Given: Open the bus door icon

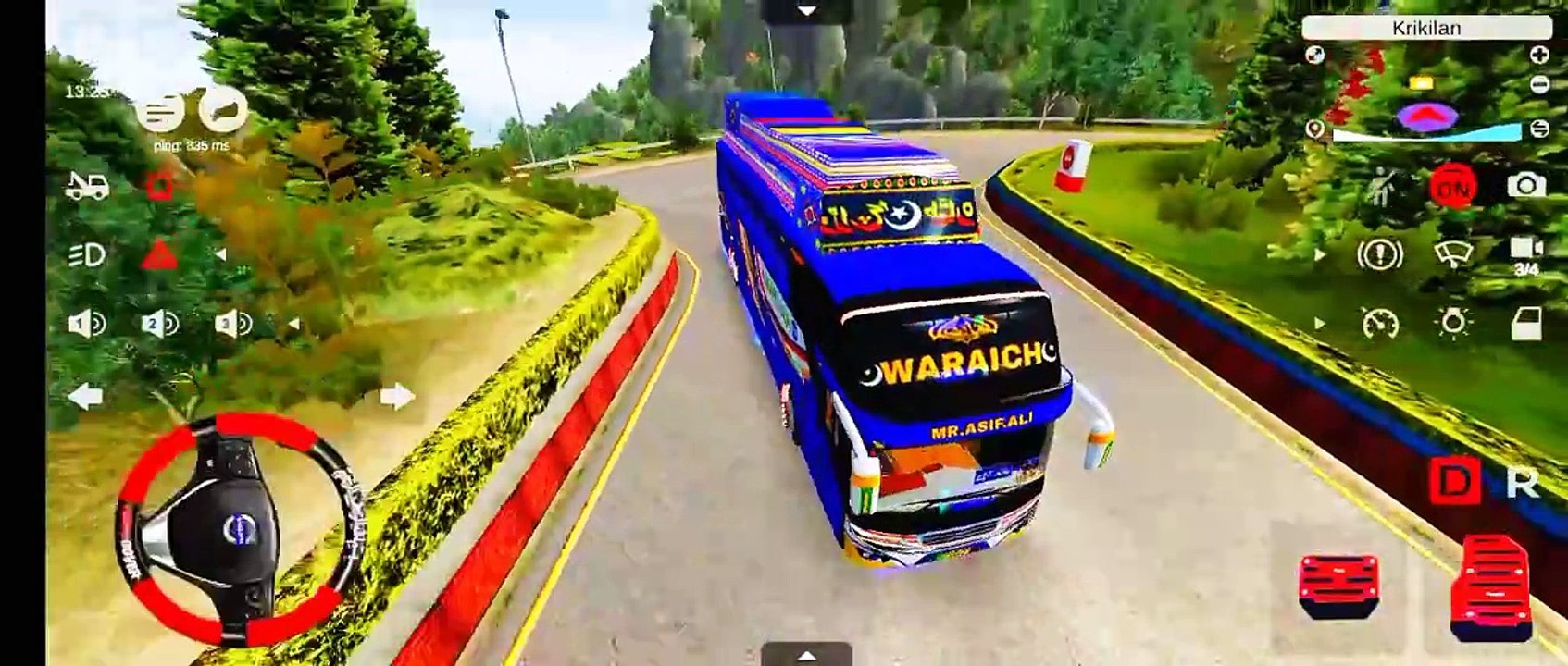Looking at the screenshot, I should [1525, 324].
